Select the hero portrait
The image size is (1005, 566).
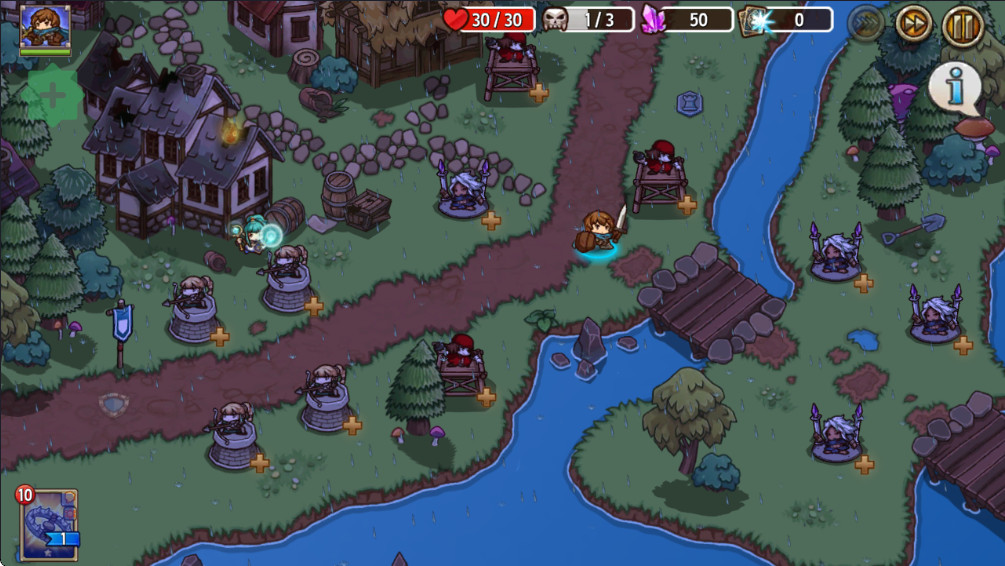(x=45, y=28)
